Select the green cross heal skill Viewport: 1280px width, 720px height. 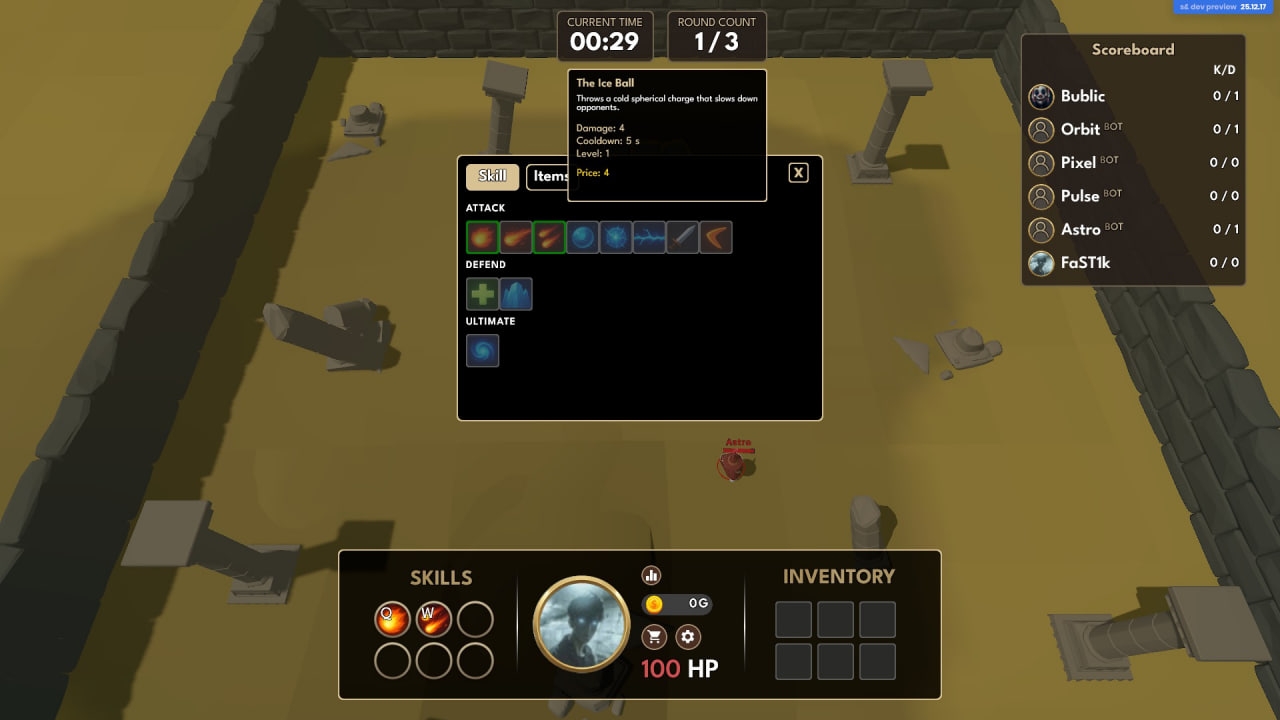pos(482,294)
